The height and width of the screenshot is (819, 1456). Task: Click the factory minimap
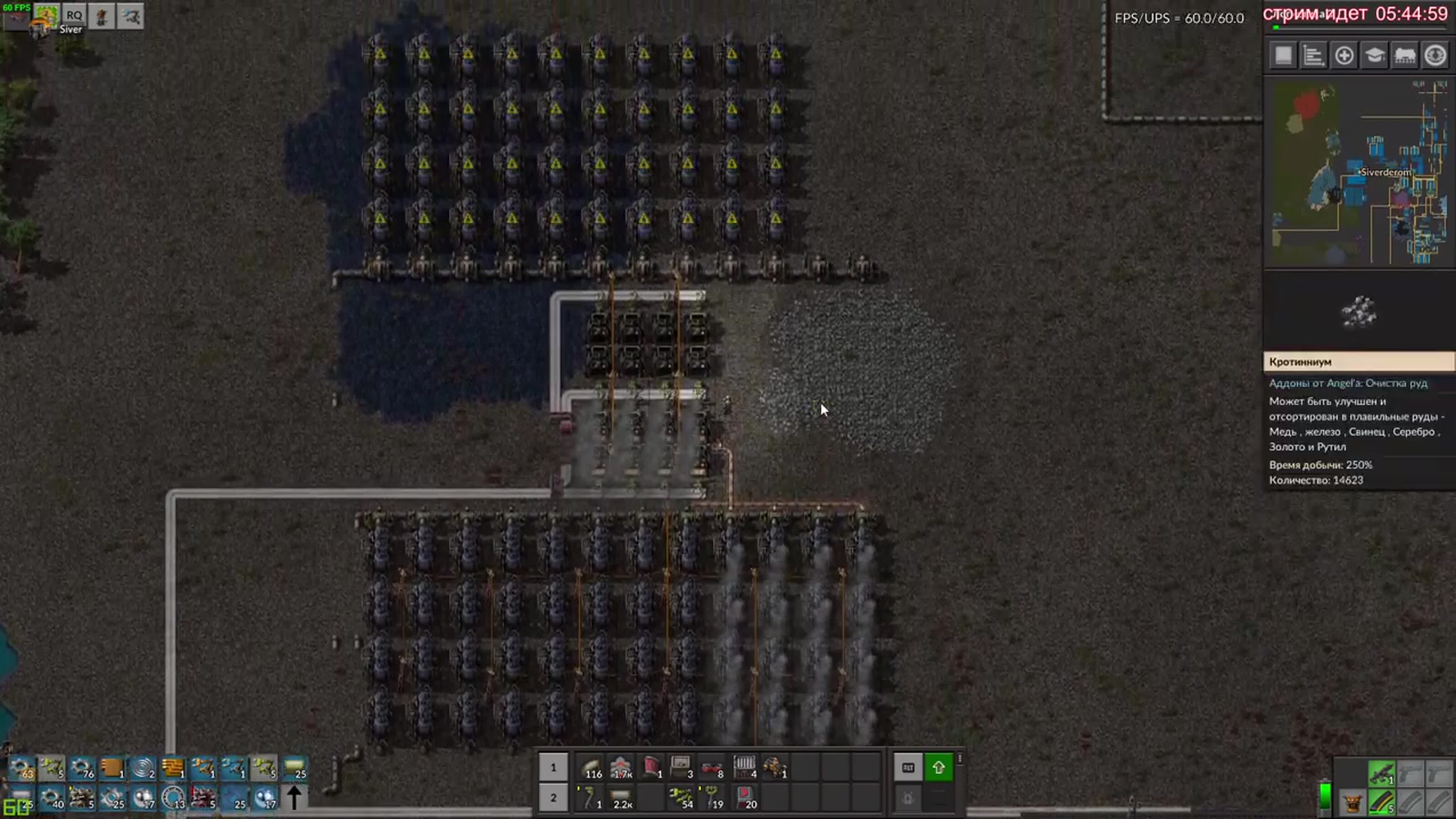pos(1359,172)
